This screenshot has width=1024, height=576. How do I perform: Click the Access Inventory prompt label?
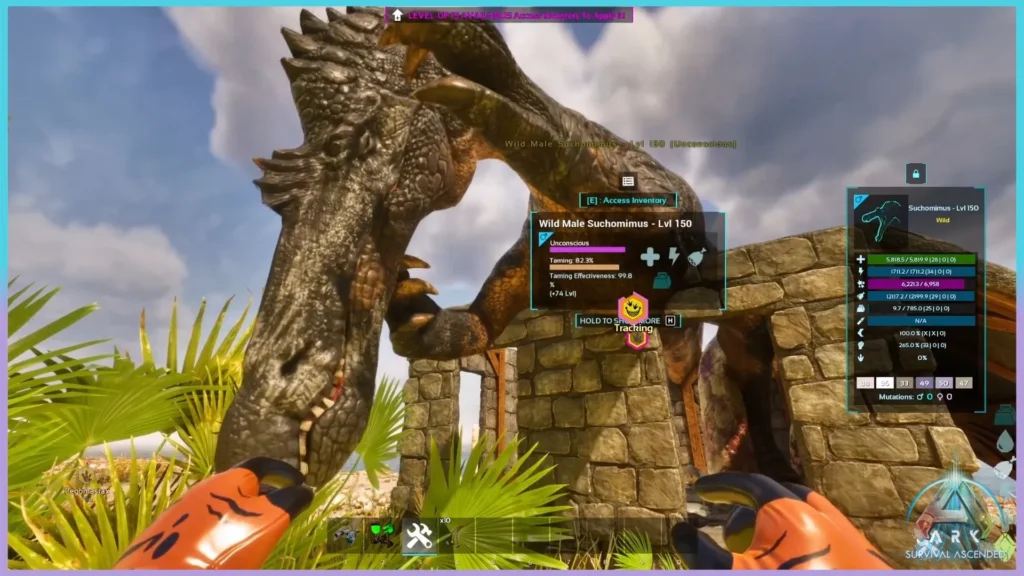[627, 200]
